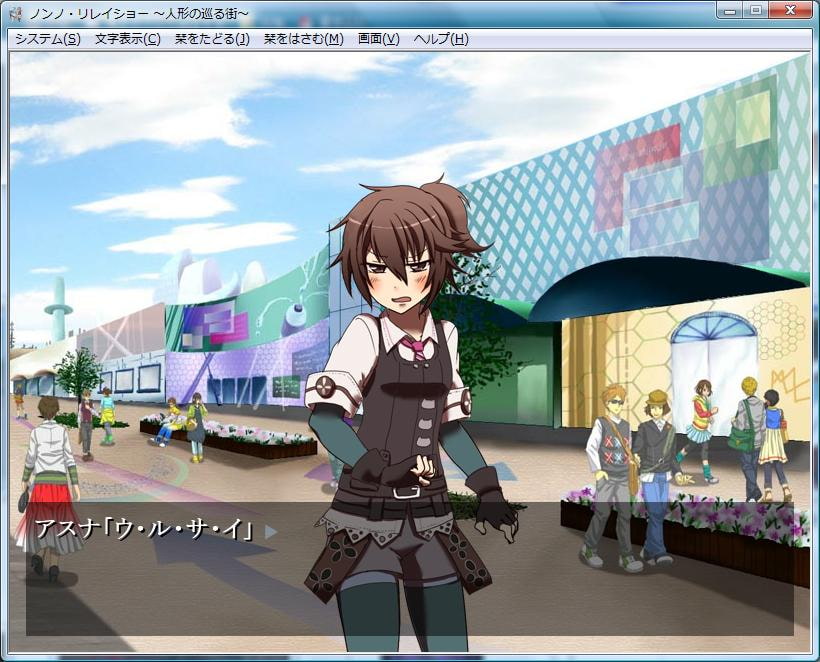820x662 pixels.
Task: Open the 栞をはさむ(M) menu
Action: point(303,39)
